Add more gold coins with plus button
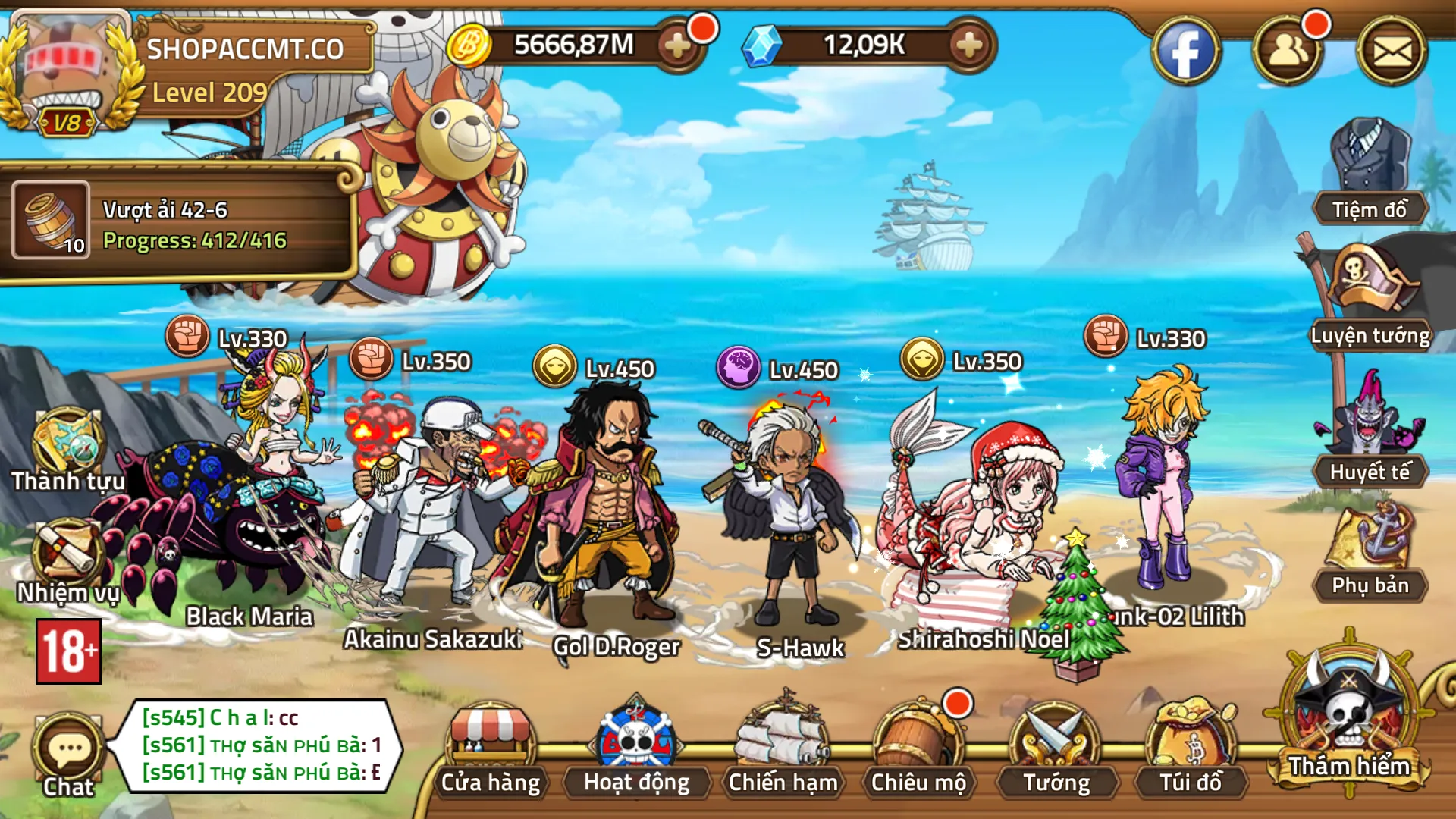The image size is (1456, 819). [x=677, y=45]
